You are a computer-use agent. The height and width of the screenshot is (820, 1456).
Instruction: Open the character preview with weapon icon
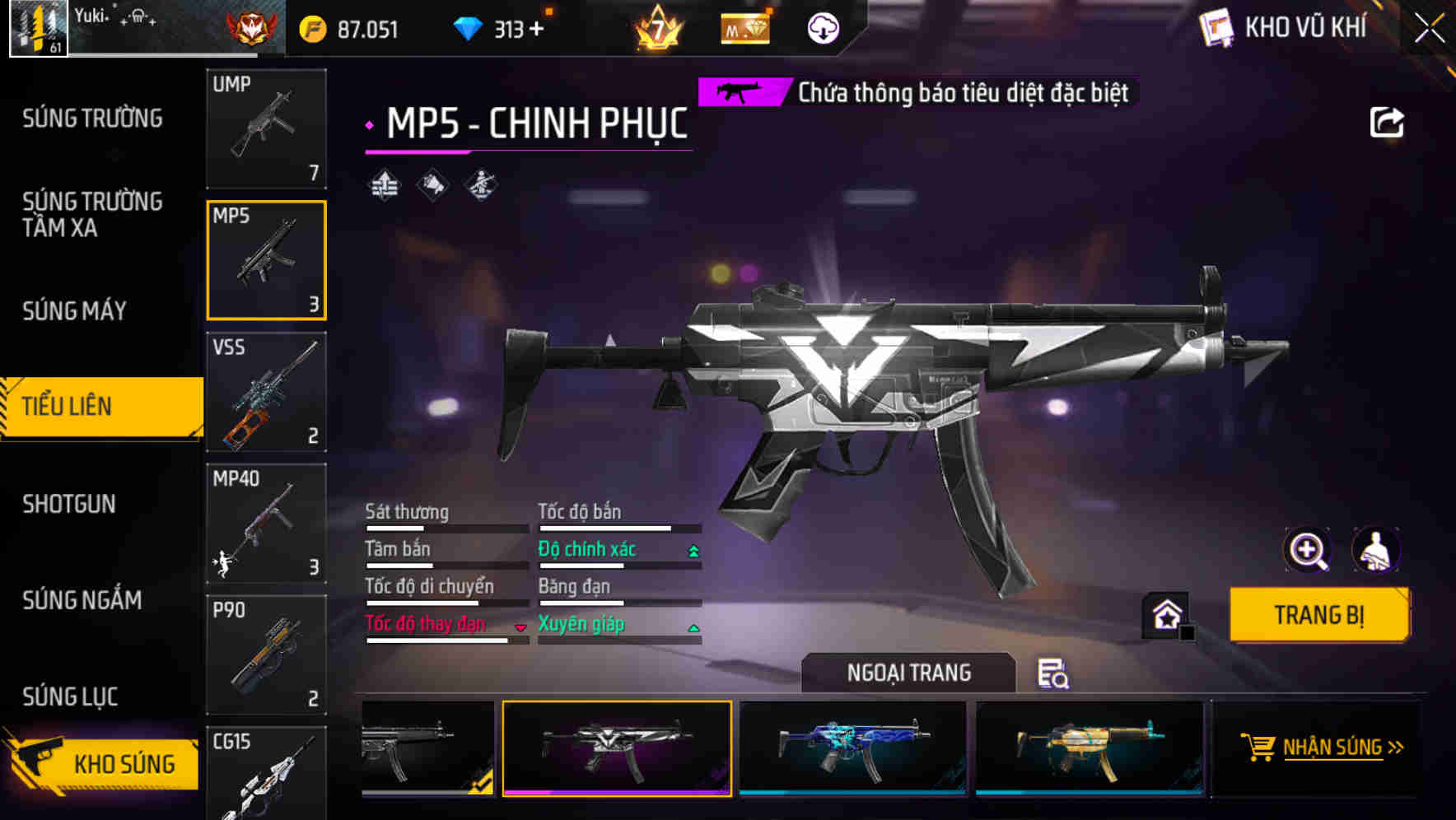(1376, 550)
